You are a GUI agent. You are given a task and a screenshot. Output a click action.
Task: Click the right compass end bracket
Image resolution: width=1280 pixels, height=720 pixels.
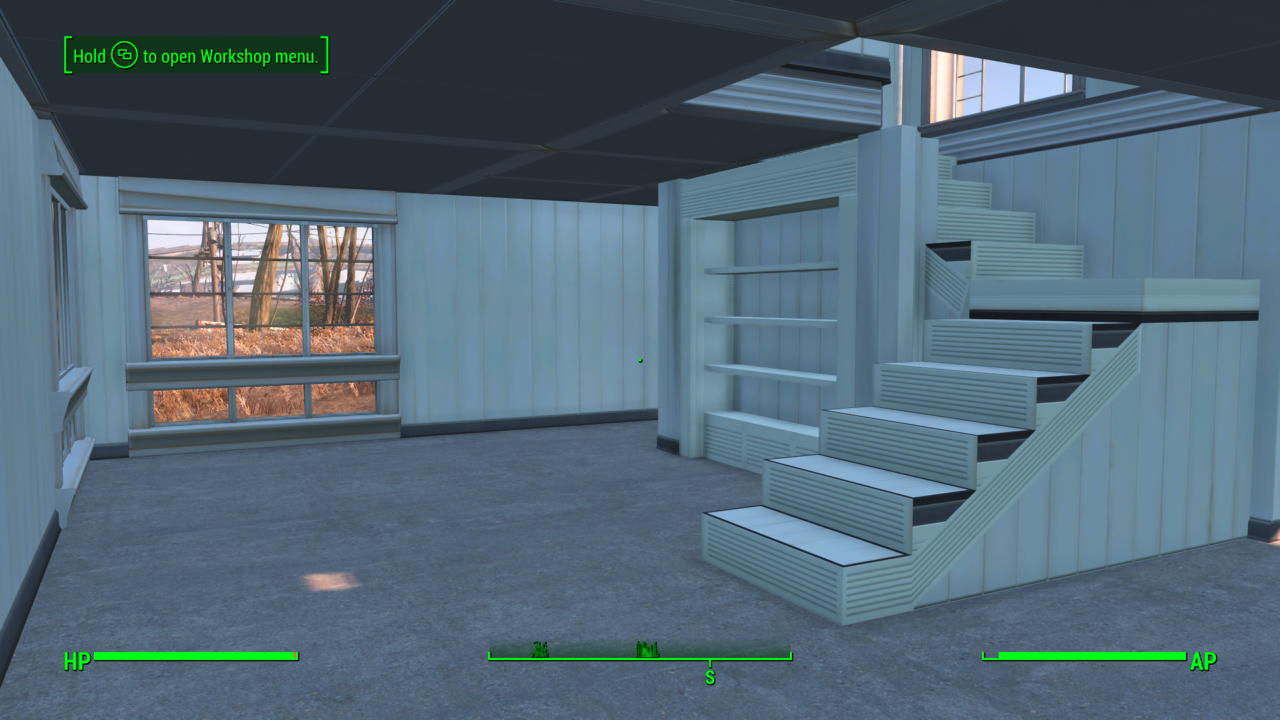click(790, 657)
